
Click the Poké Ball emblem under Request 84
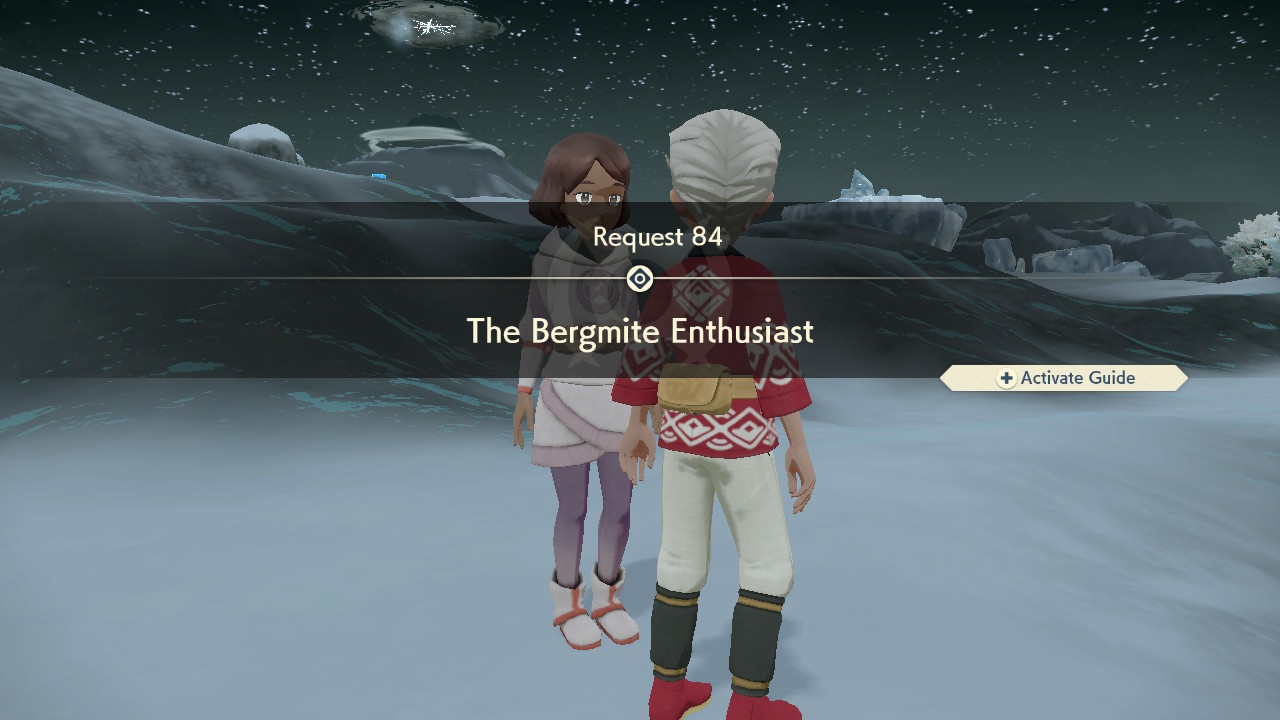coord(640,279)
